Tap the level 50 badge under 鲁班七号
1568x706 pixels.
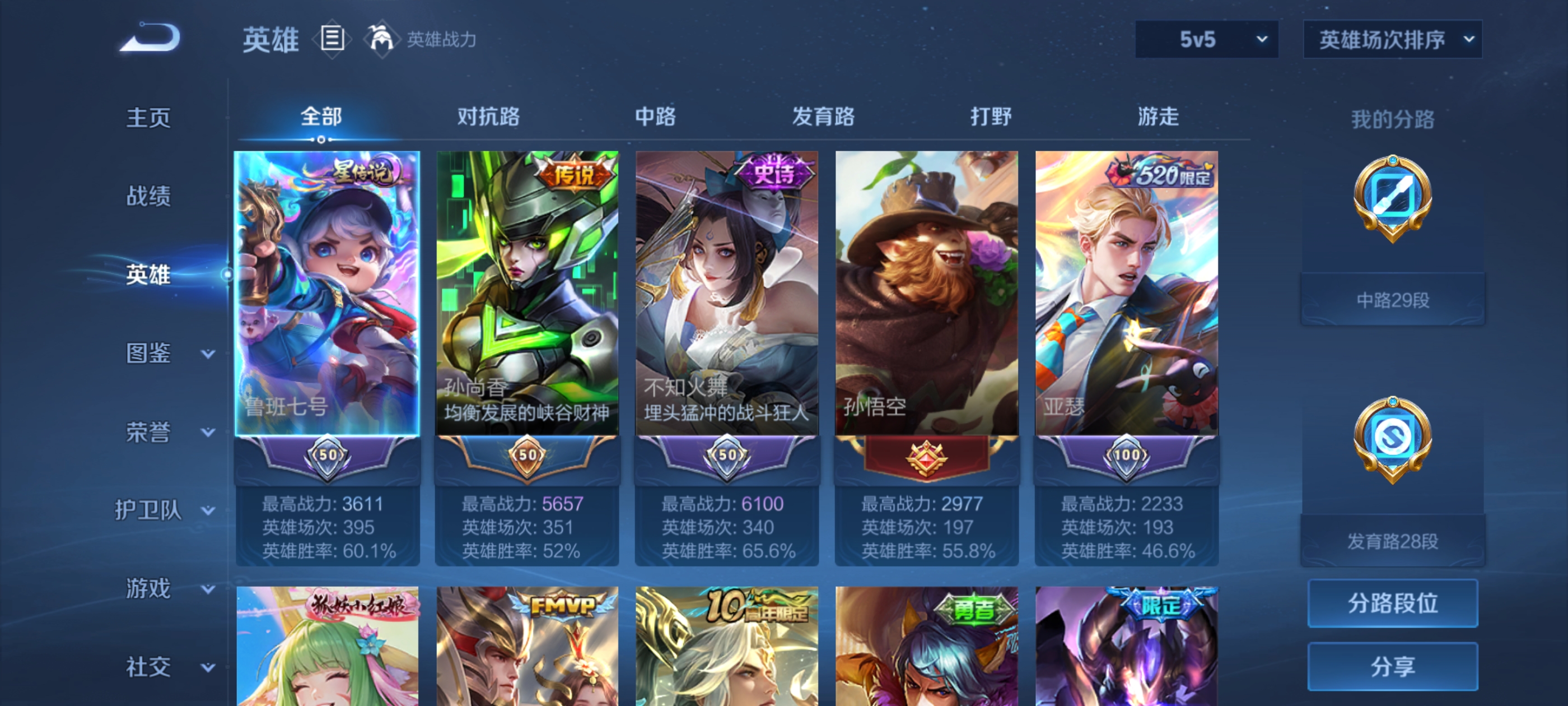(327, 455)
